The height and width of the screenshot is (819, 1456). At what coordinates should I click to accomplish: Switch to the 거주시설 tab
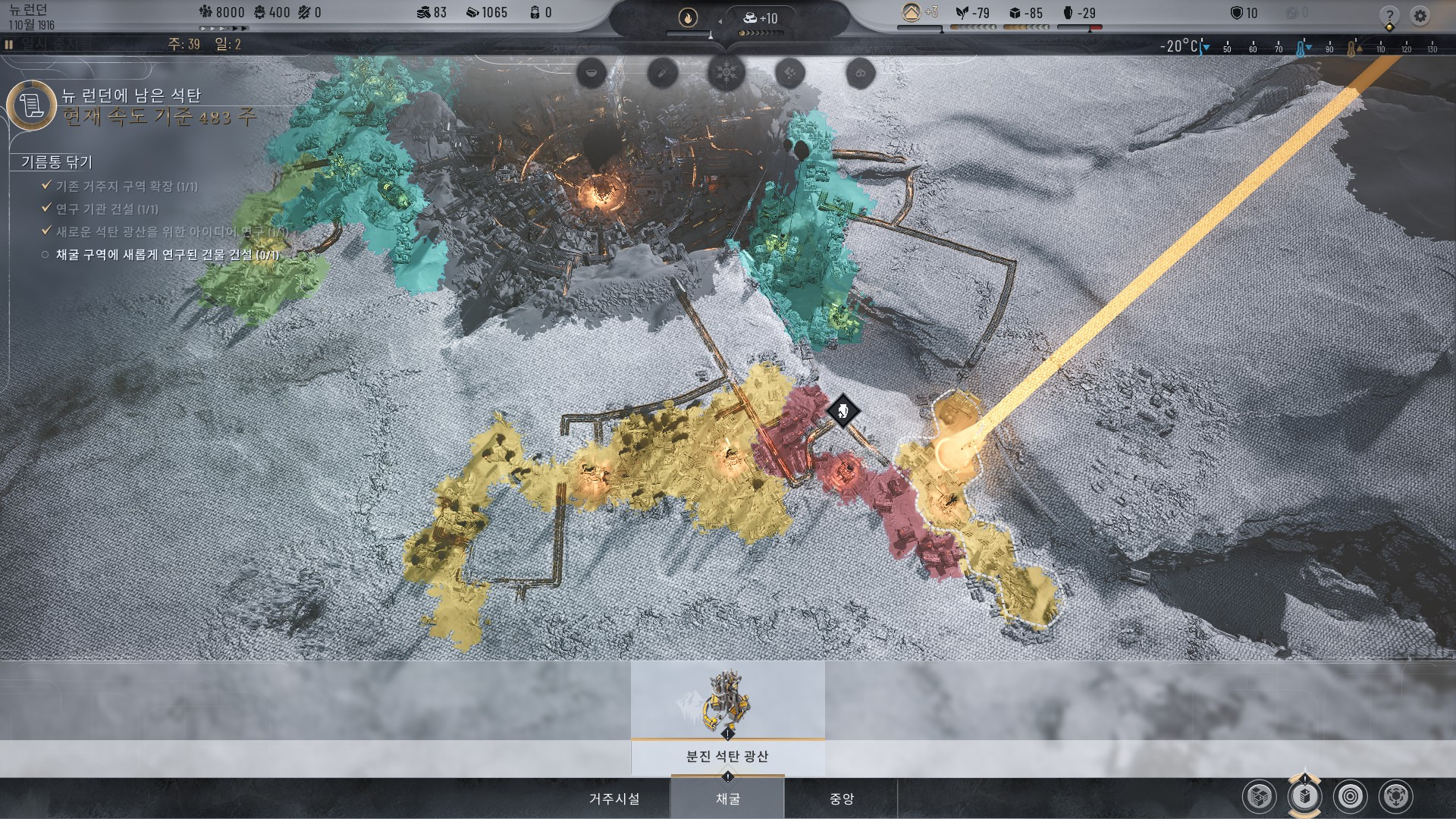pyautogui.click(x=614, y=799)
